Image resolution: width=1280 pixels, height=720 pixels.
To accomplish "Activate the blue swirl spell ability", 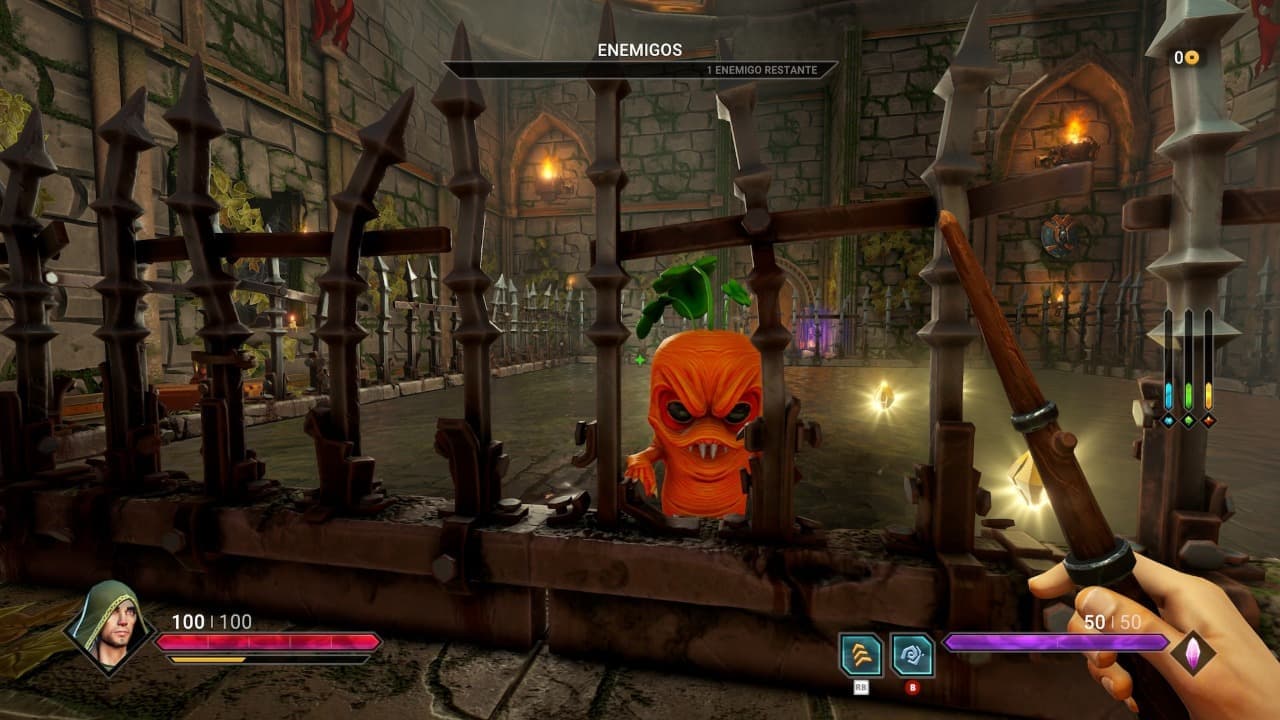I will point(912,655).
